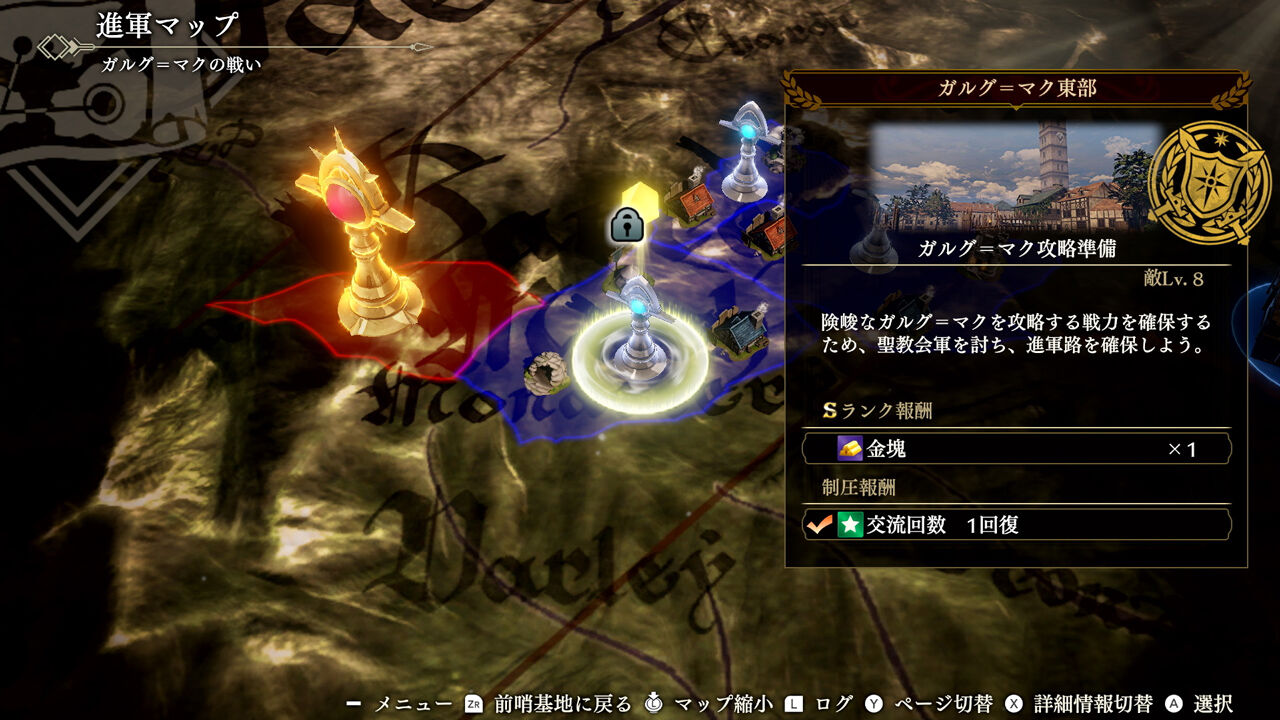This screenshot has width=1280, height=720.
Task: Click the ガルグ＝マク東部 mission thumbnail image
Action: tap(1014, 177)
